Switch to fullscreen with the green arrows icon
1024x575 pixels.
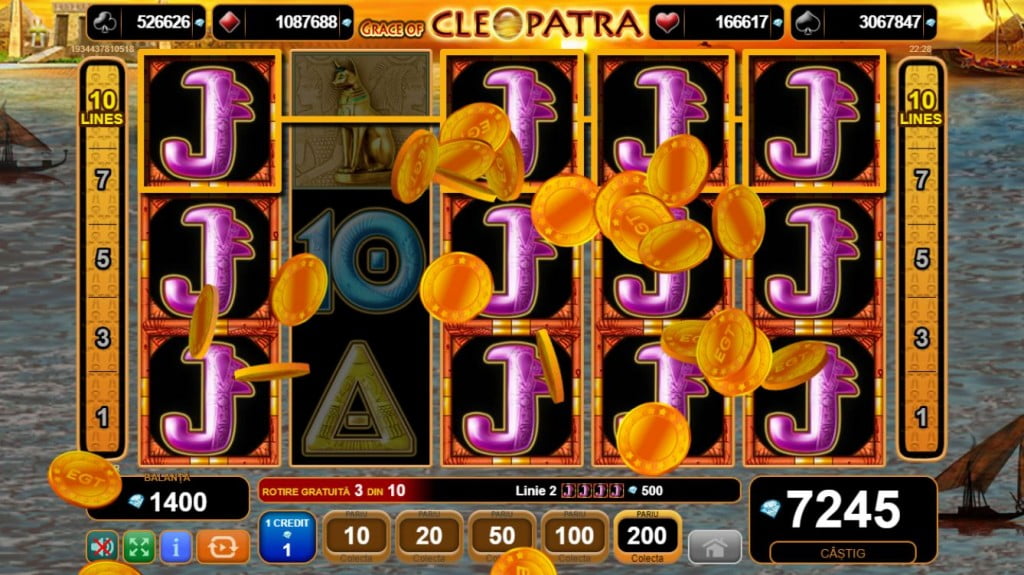click(138, 546)
